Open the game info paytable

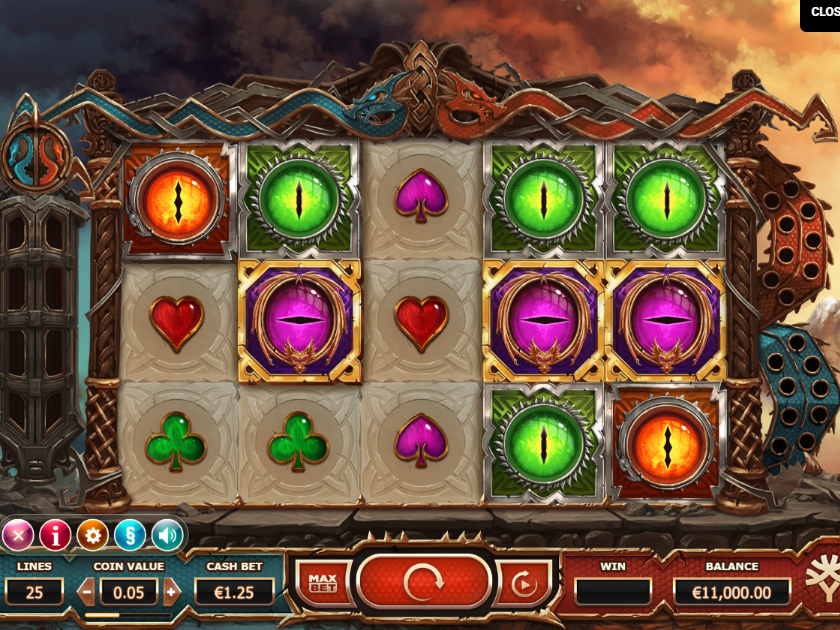pyautogui.click(x=55, y=536)
